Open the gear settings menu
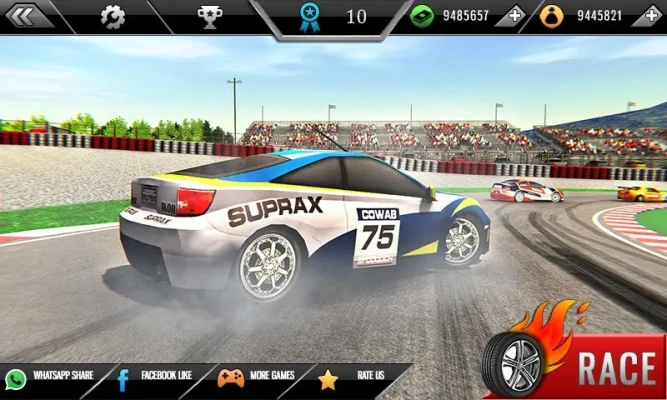The width and height of the screenshot is (667, 400). 113,16
